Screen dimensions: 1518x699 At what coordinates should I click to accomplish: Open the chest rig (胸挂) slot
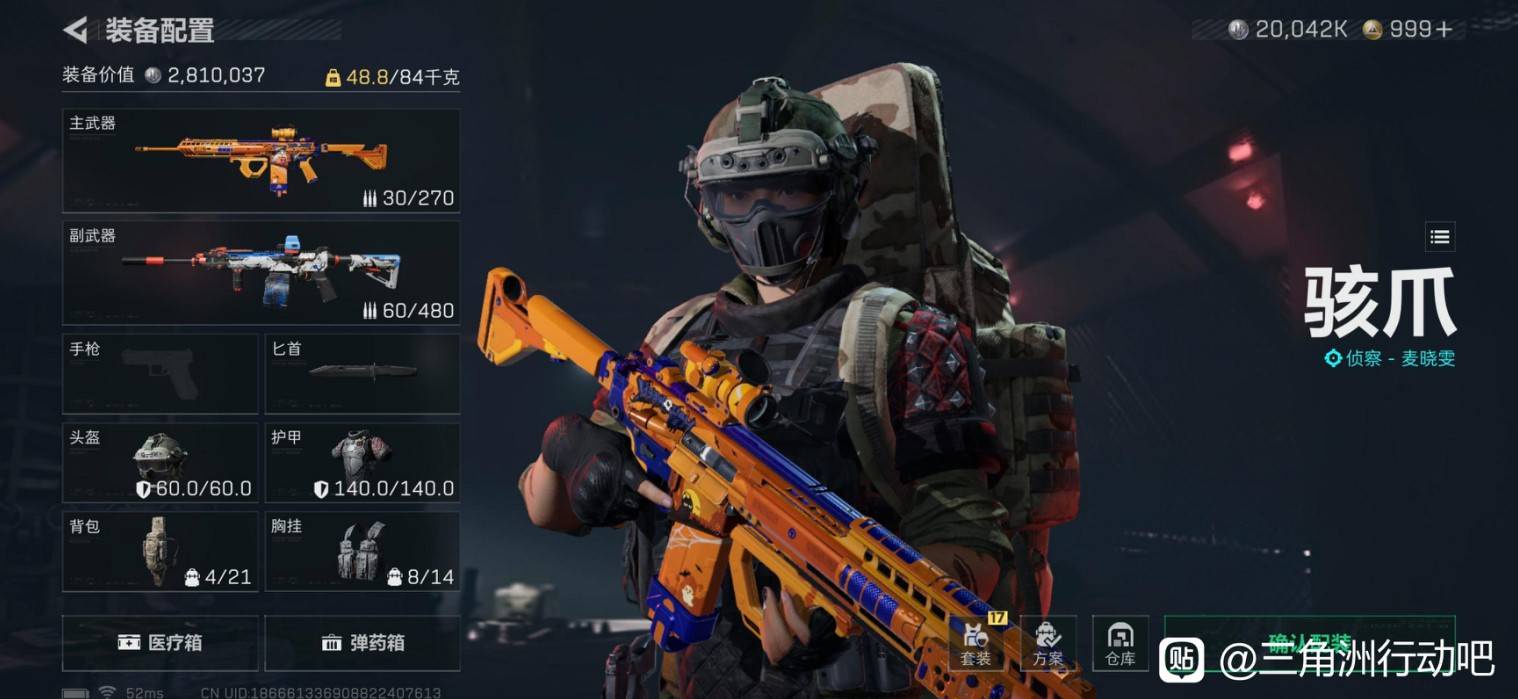(x=362, y=551)
